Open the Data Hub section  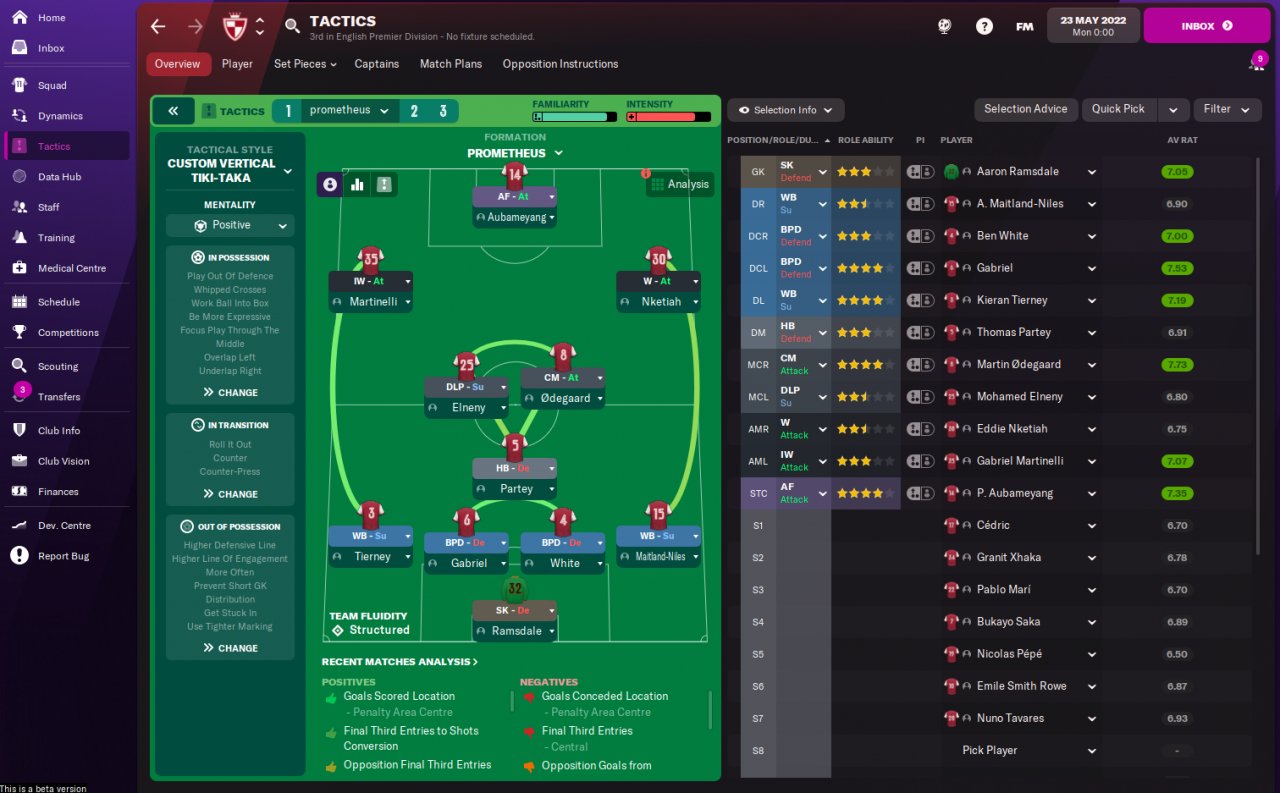click(x=59, y=177)
